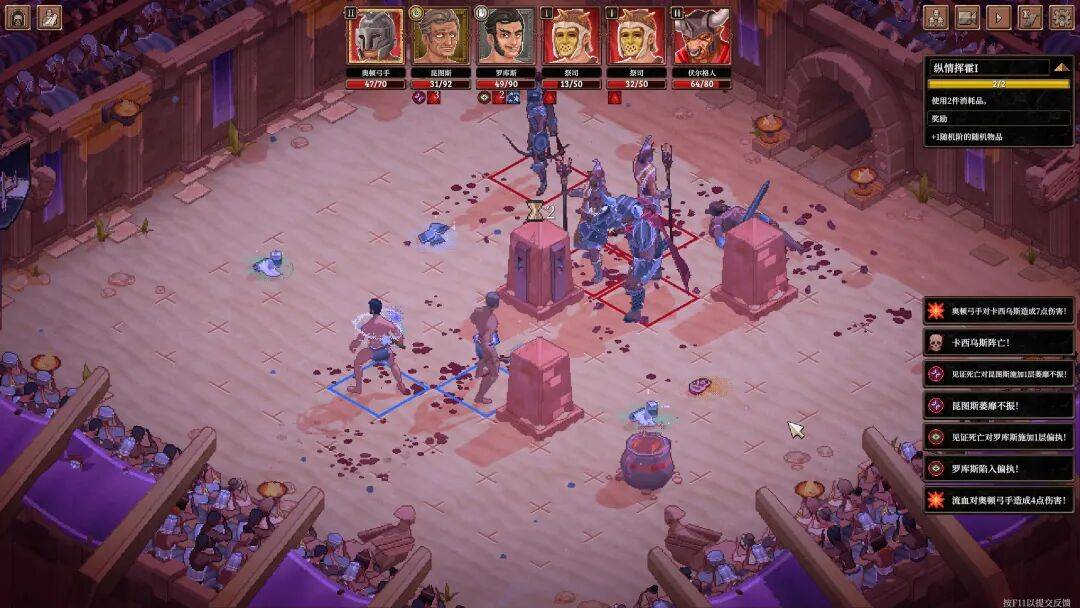This screenshot has height=608, width=1080.
Task: Click the 卡西乌斯阵亡 log entry
Action: point(1000,342)
